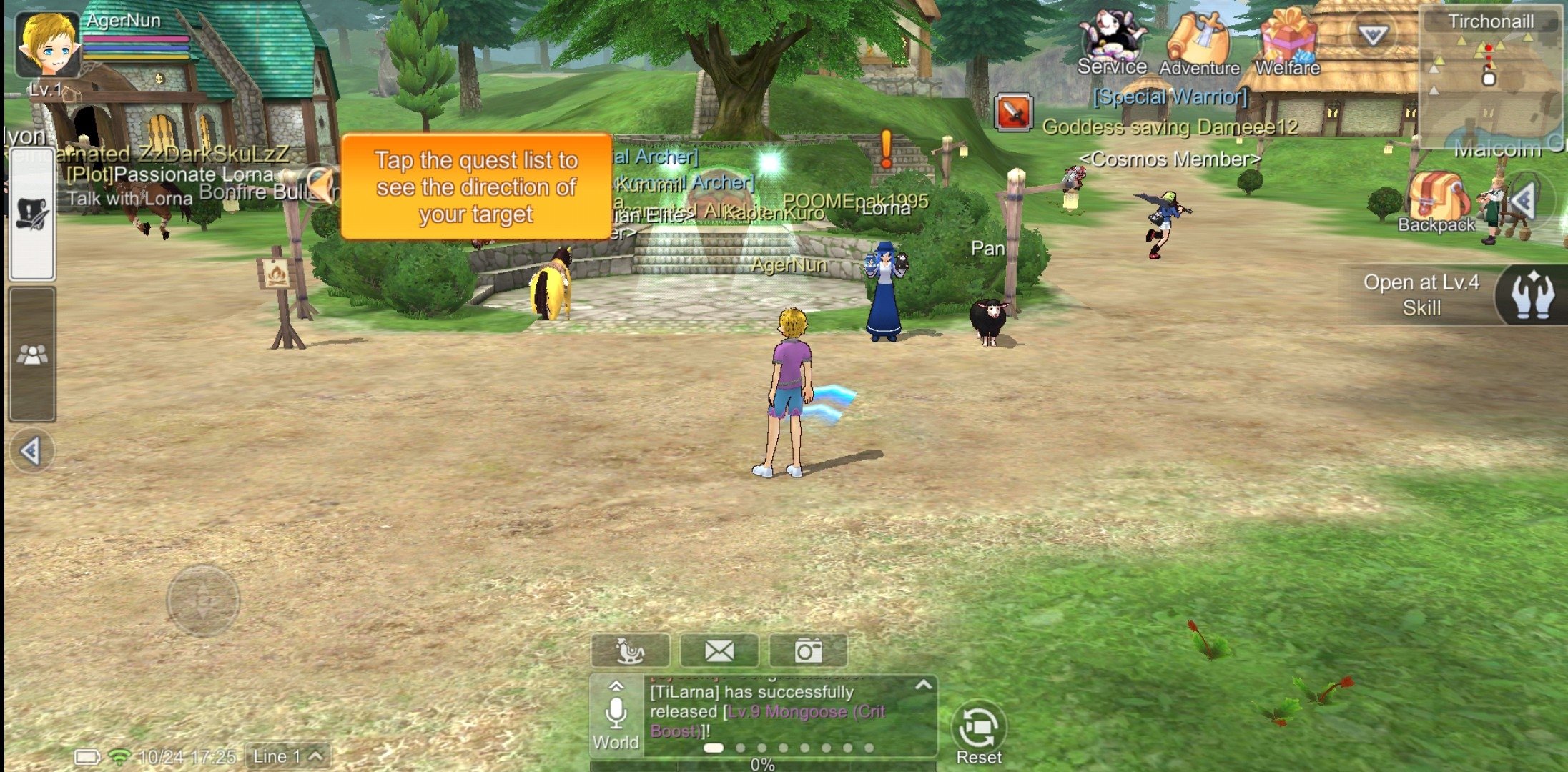
Task: Open the Adventure scroll icon
Action: [1199, 43]
